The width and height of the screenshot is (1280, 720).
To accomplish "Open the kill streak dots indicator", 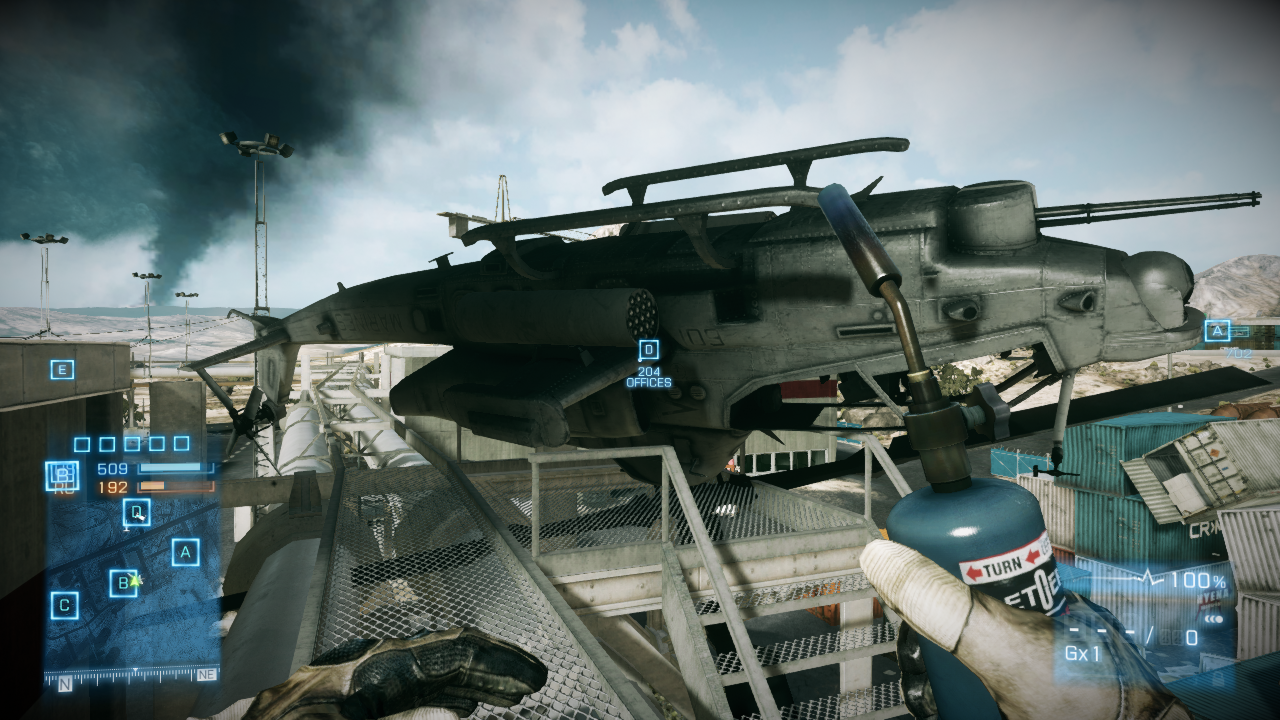I will pos(1213,619).
